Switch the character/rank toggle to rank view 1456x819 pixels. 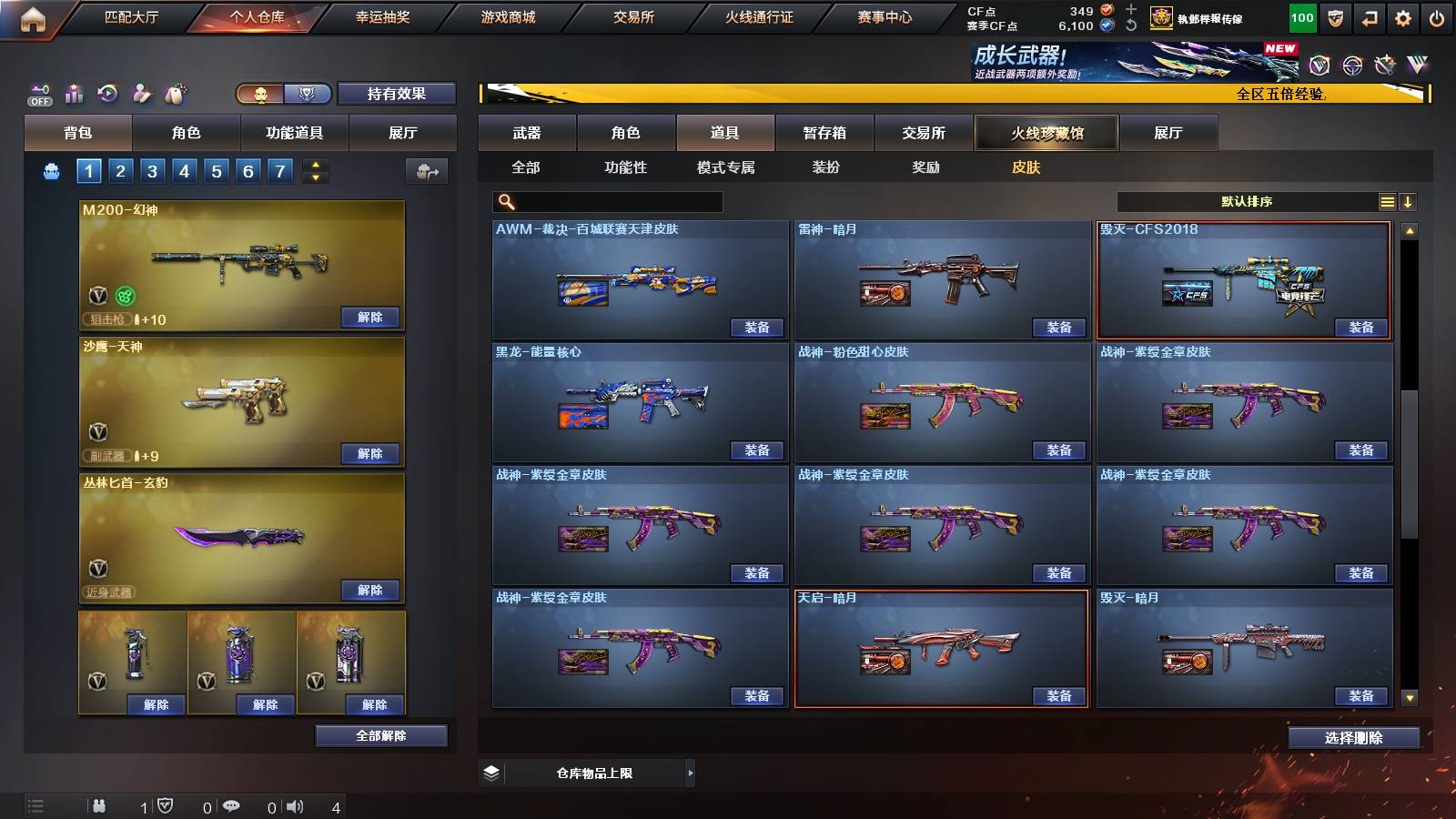(308, 94)
